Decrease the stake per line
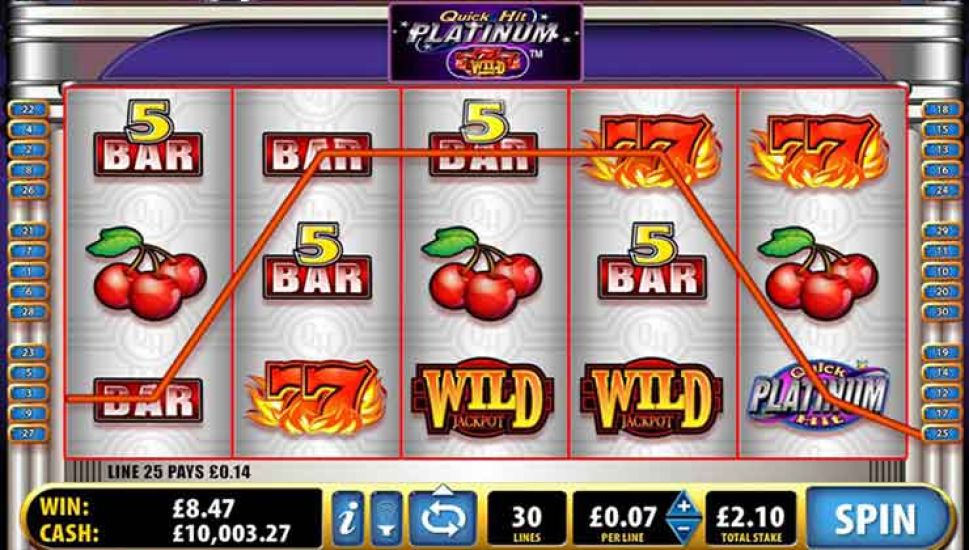 (x=683, y=531)
